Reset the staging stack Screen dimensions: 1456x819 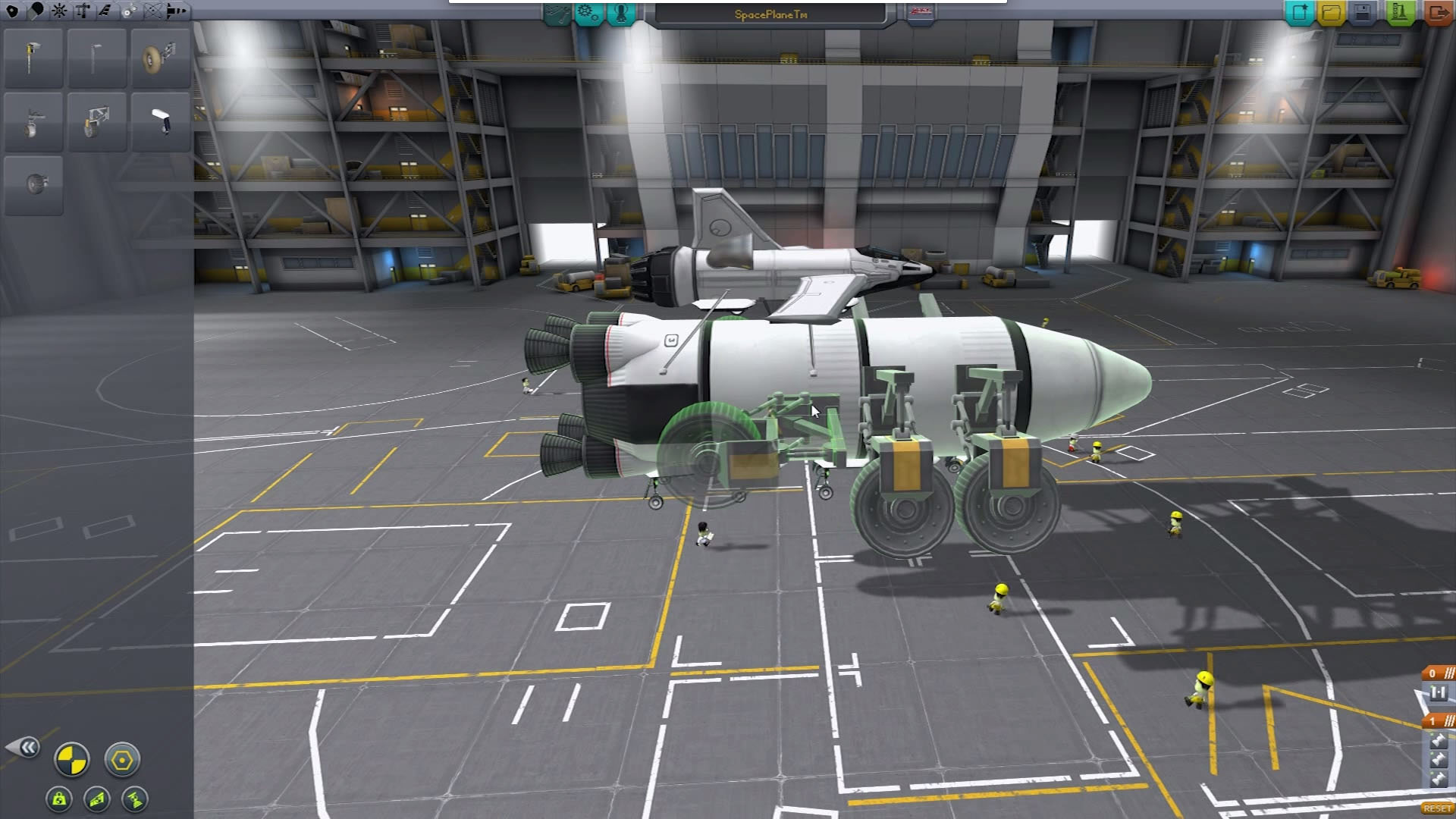[1436, 808]
